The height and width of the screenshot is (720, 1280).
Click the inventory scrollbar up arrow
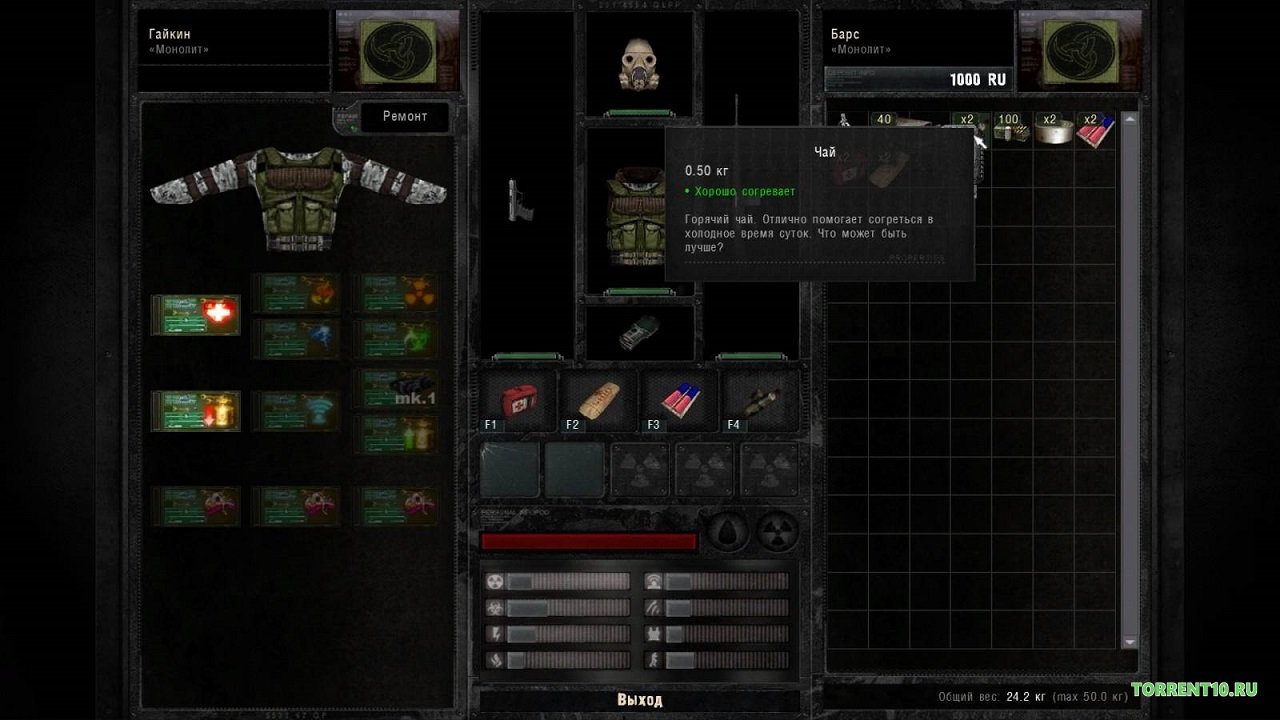pyautogui.click(x=1129, y=118)
